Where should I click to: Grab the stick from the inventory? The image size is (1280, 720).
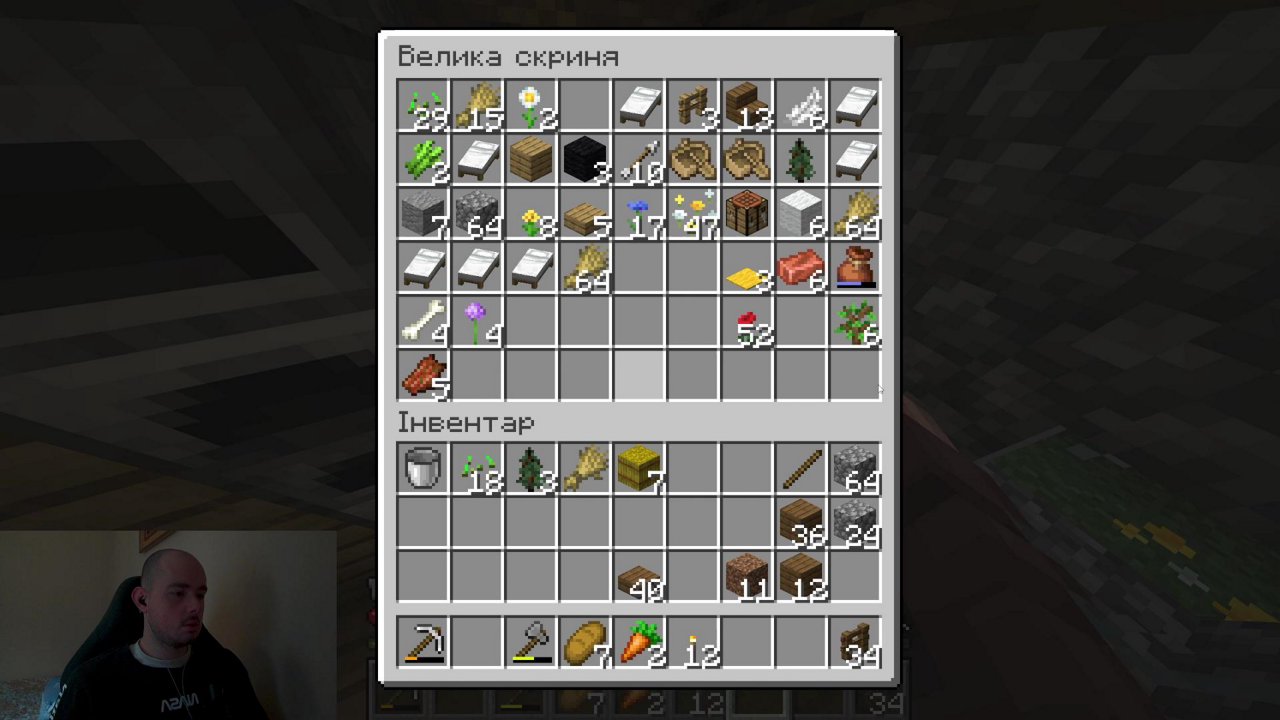click(800, 468)
